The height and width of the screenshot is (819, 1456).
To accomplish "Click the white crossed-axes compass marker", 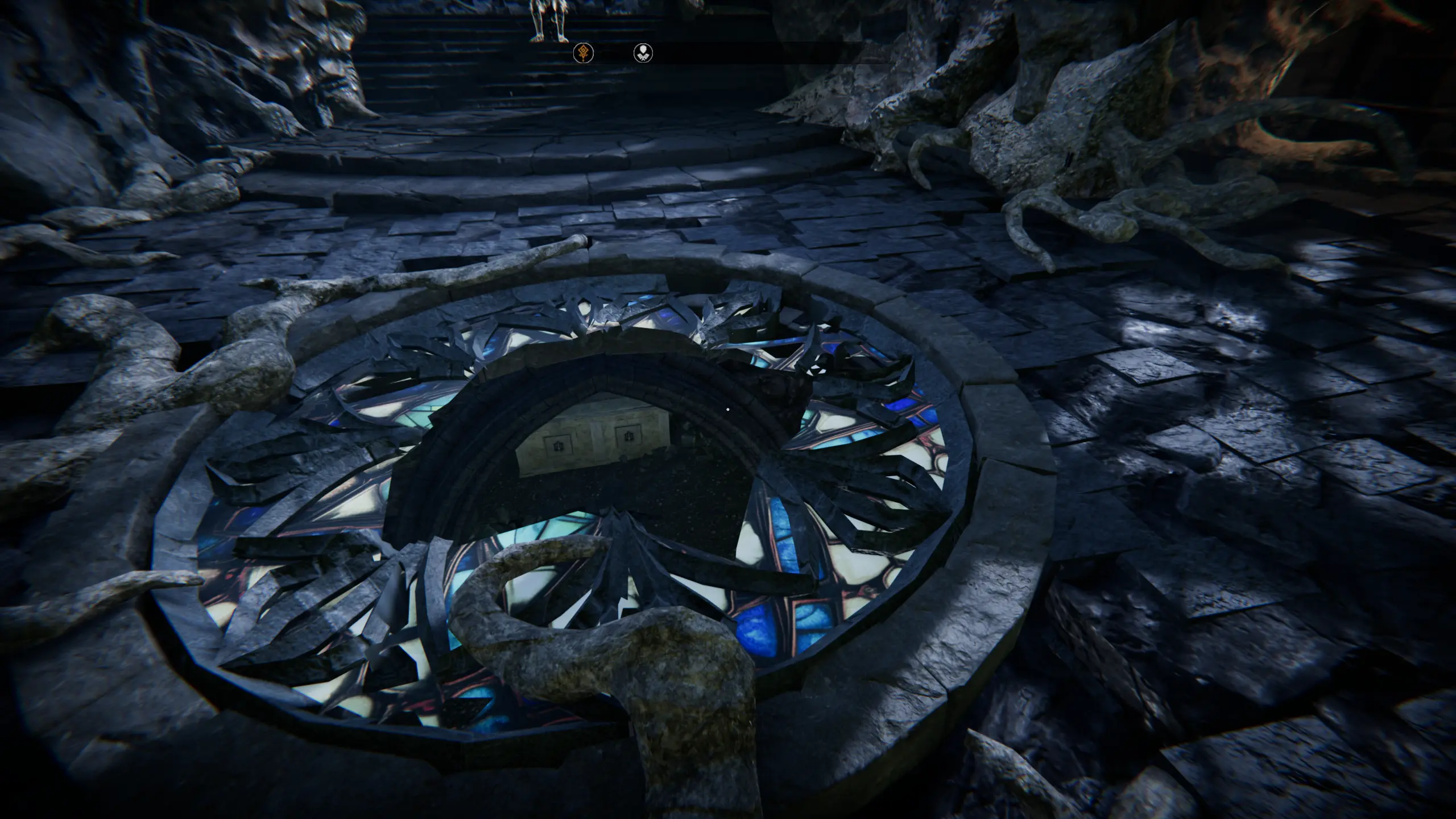I will coord(643,53).
